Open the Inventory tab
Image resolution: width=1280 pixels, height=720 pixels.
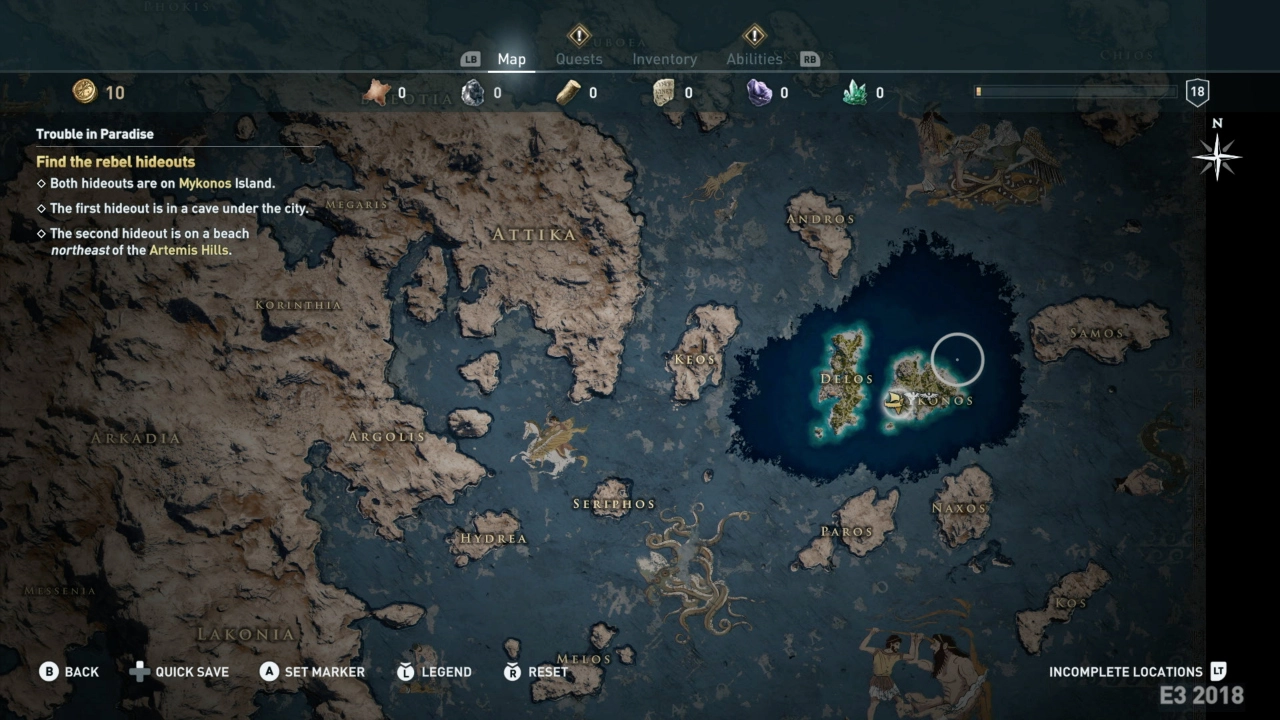point(664,59)
